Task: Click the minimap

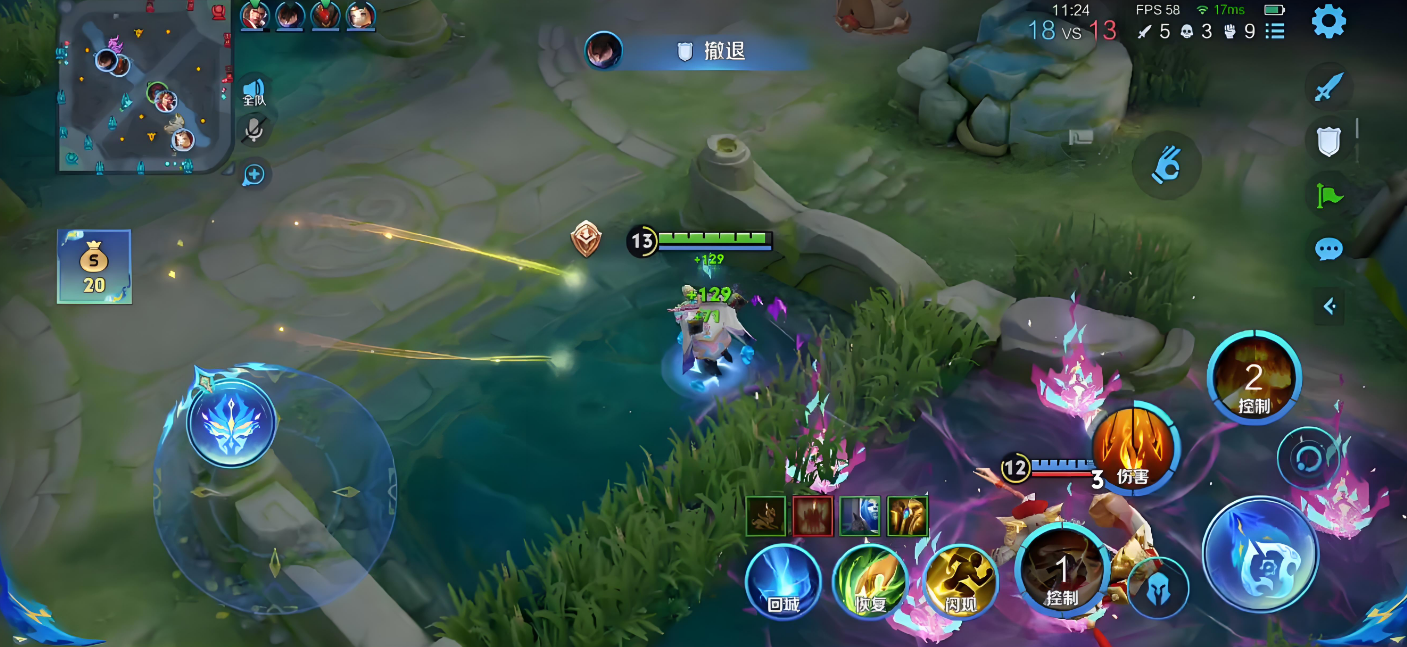Action: click(x=144, y=86)
